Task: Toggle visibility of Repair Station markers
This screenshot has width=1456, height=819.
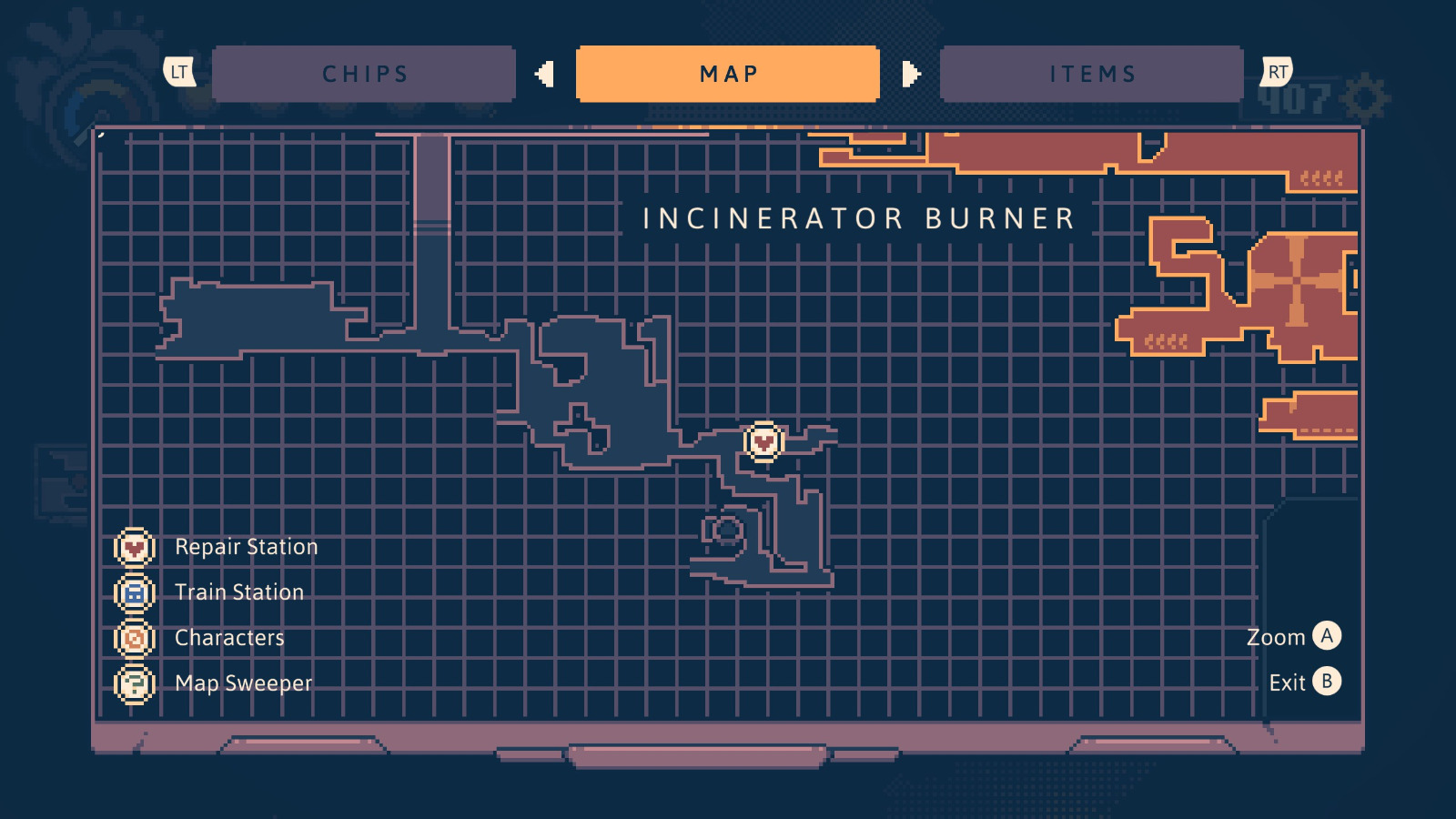Action: coord(133,547)
